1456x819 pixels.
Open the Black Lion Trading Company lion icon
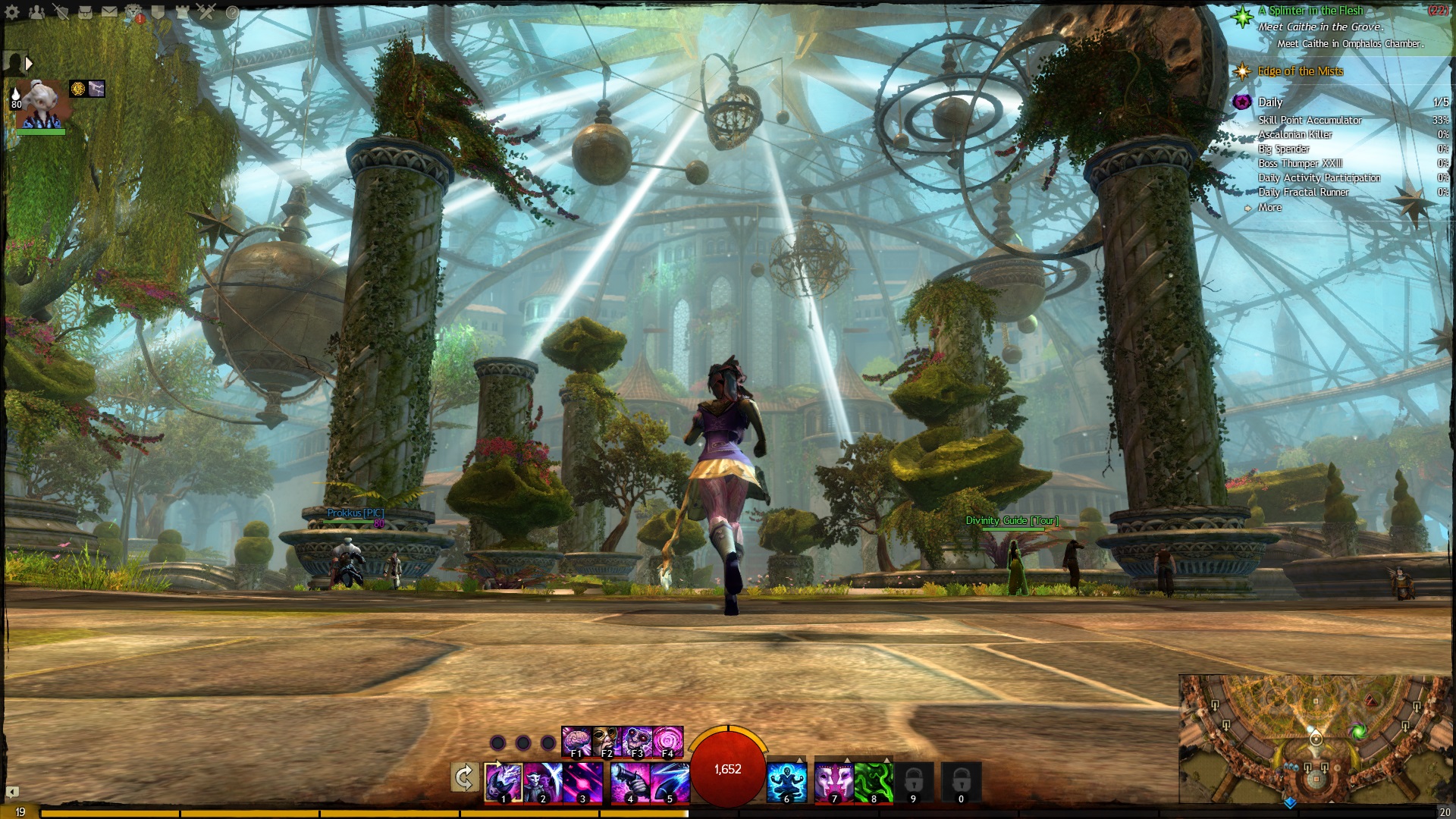click(x=133, y=12)
